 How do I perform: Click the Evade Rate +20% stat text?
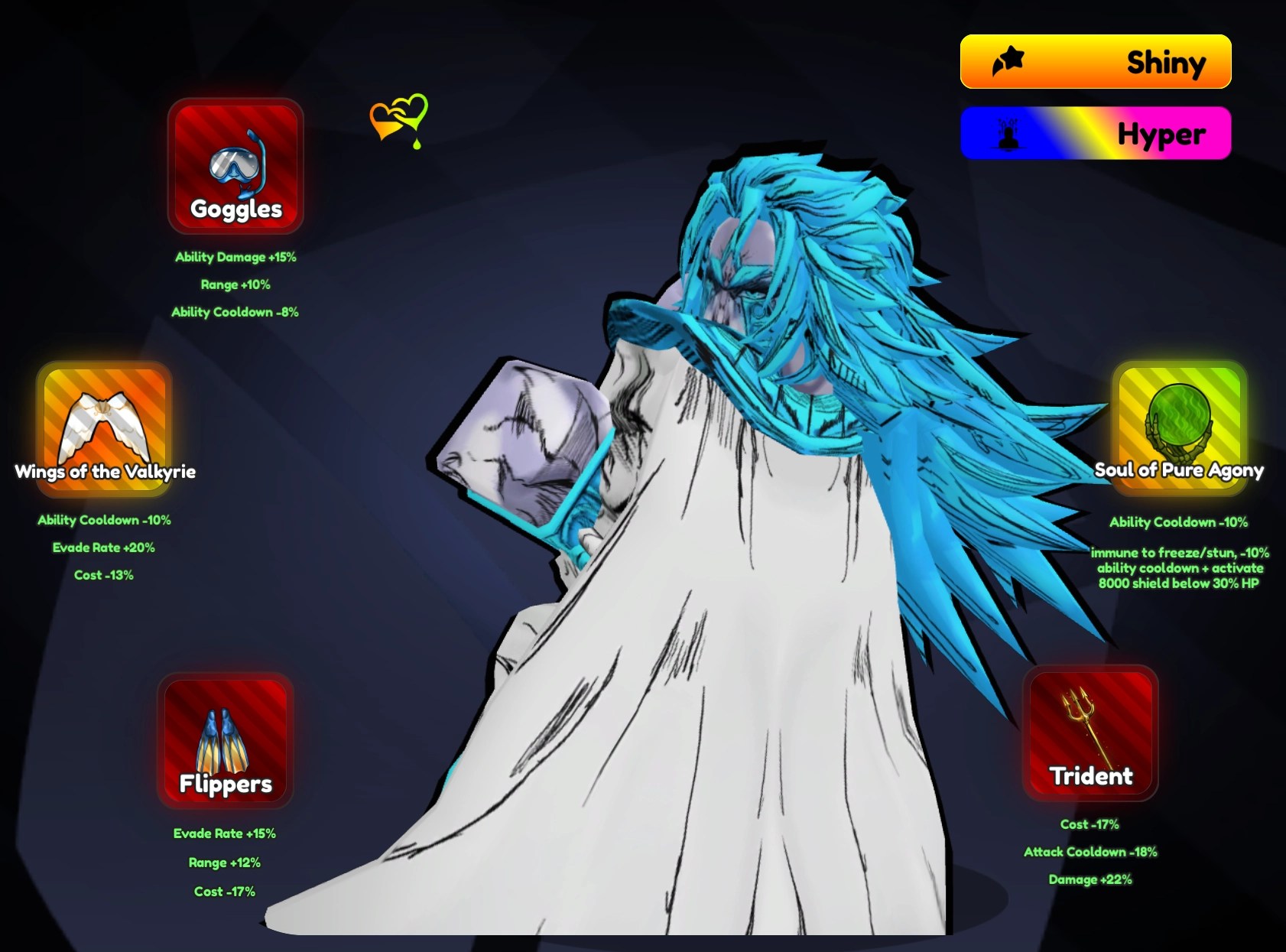[104, 547]
